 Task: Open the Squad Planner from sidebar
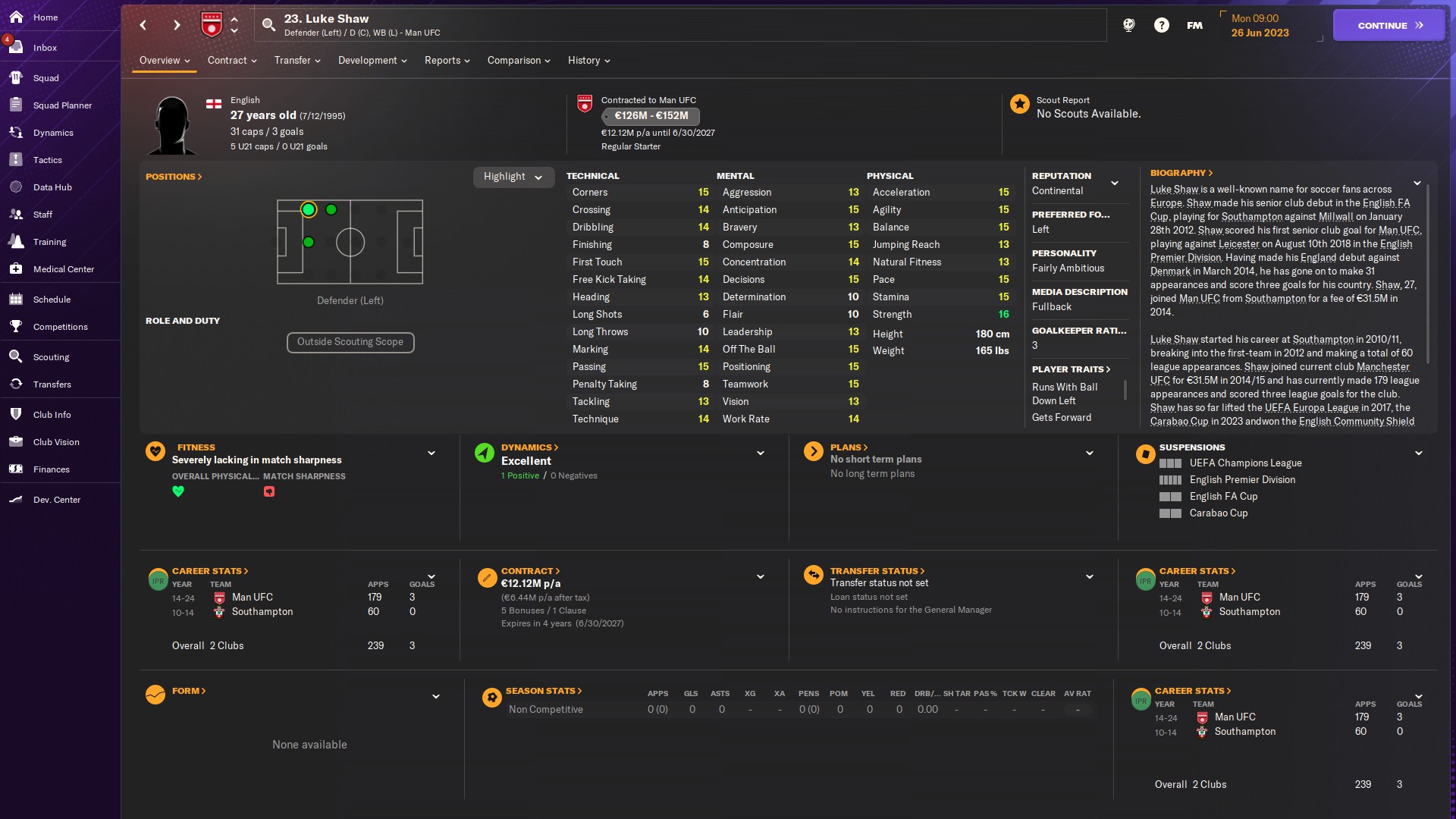[61, 105]
